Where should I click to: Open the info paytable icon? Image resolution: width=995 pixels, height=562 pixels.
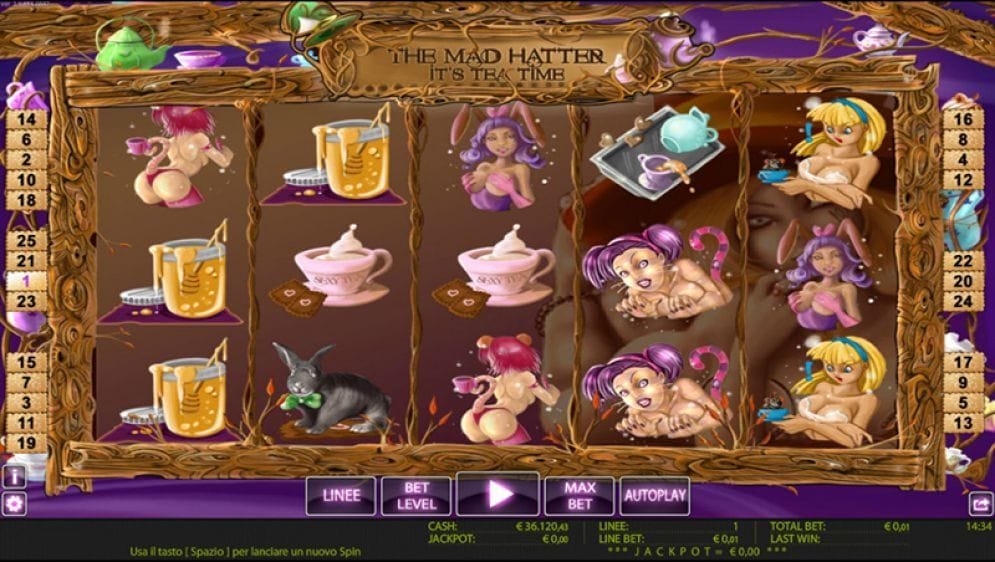[14, 476]
